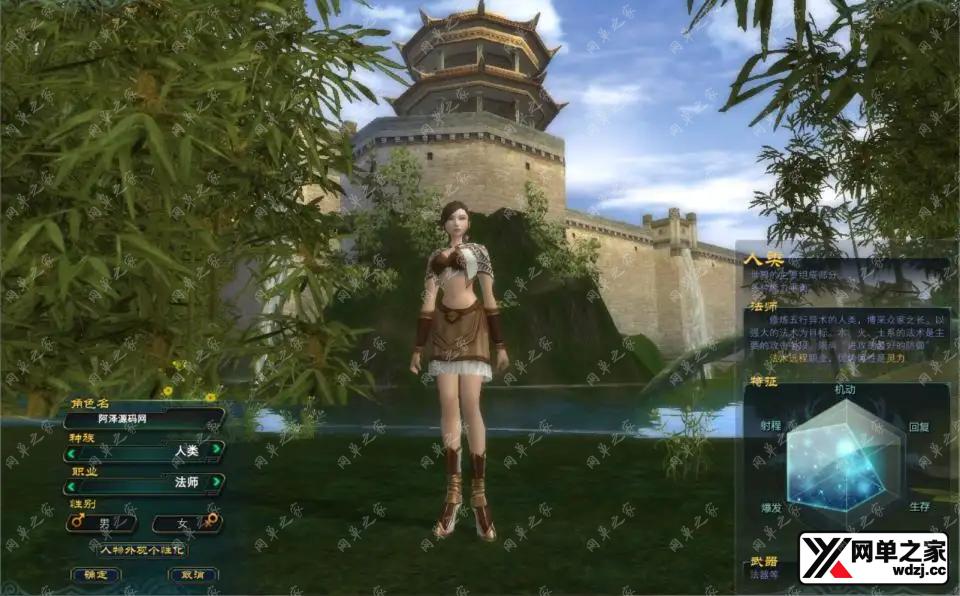Select the male (男) gender button
The height and width of the screenshot is (596, 960).
(103, 522)
